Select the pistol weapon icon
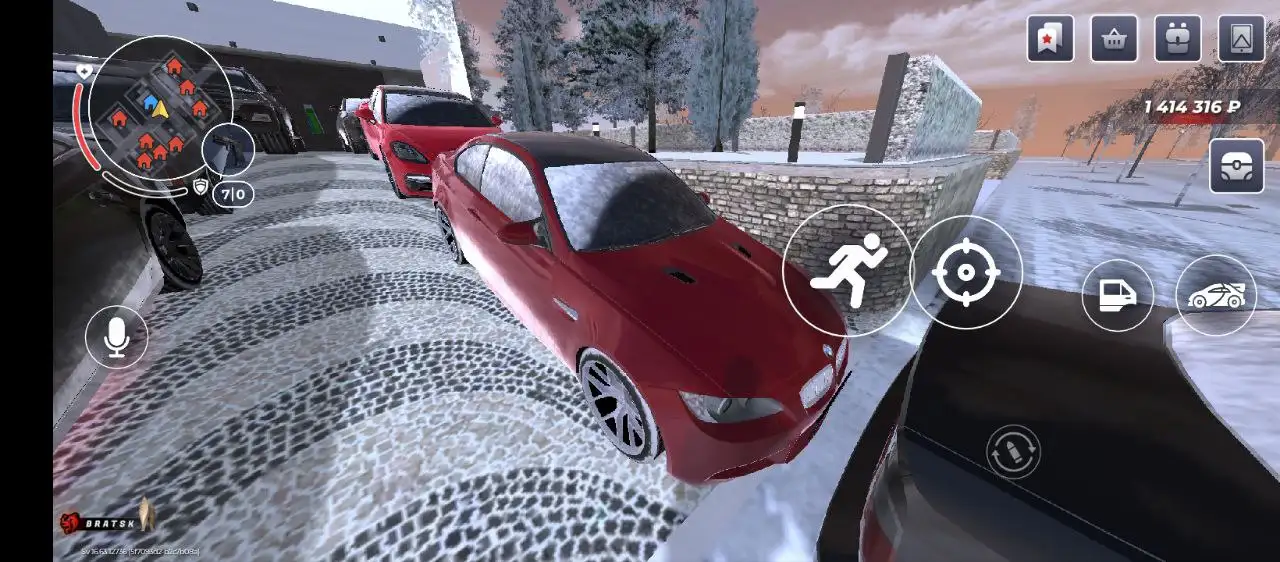The width and height of the screenshot is (1280, 562). coord(228,150)
